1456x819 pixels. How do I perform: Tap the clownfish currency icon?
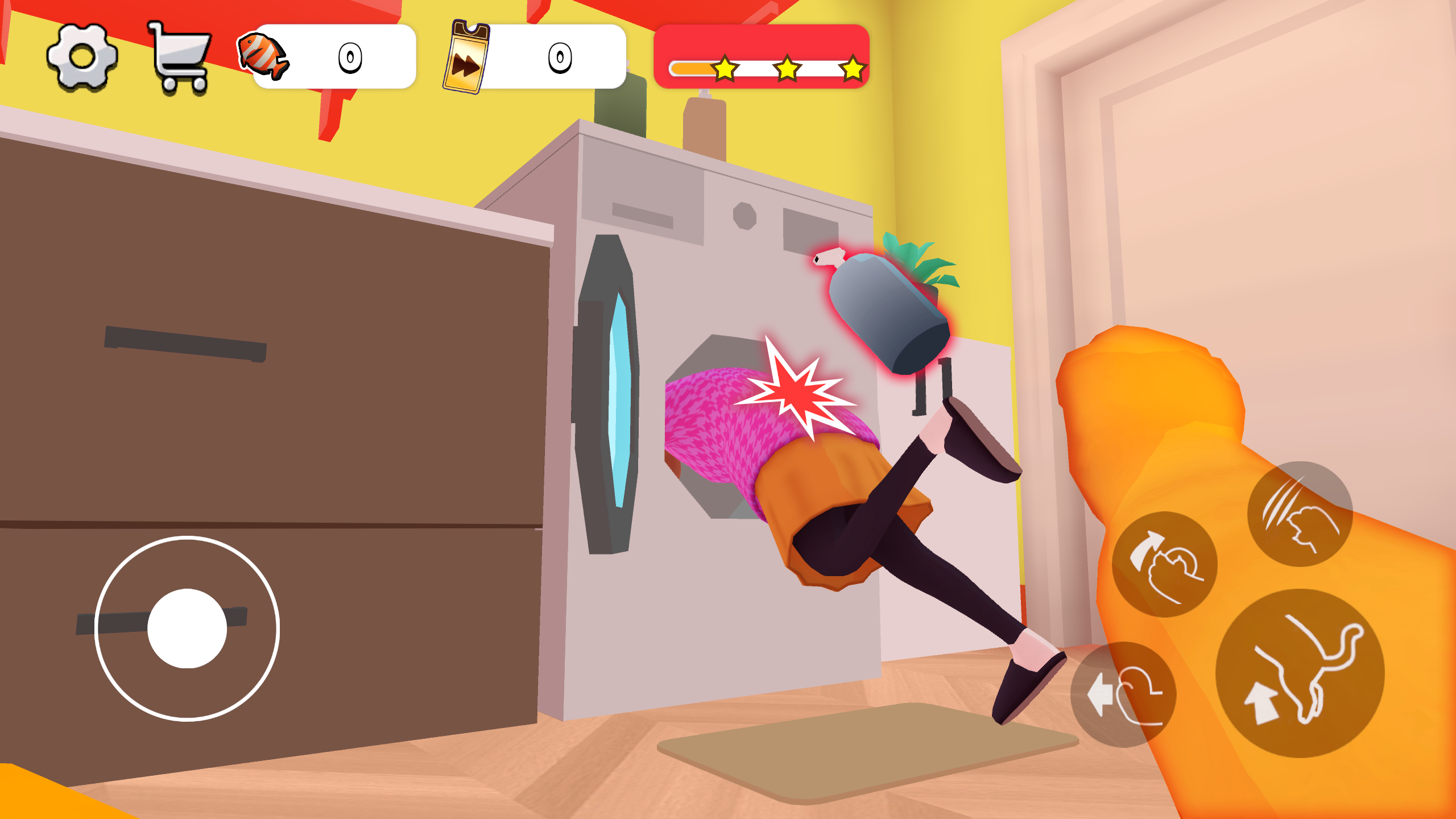[263, 57]
